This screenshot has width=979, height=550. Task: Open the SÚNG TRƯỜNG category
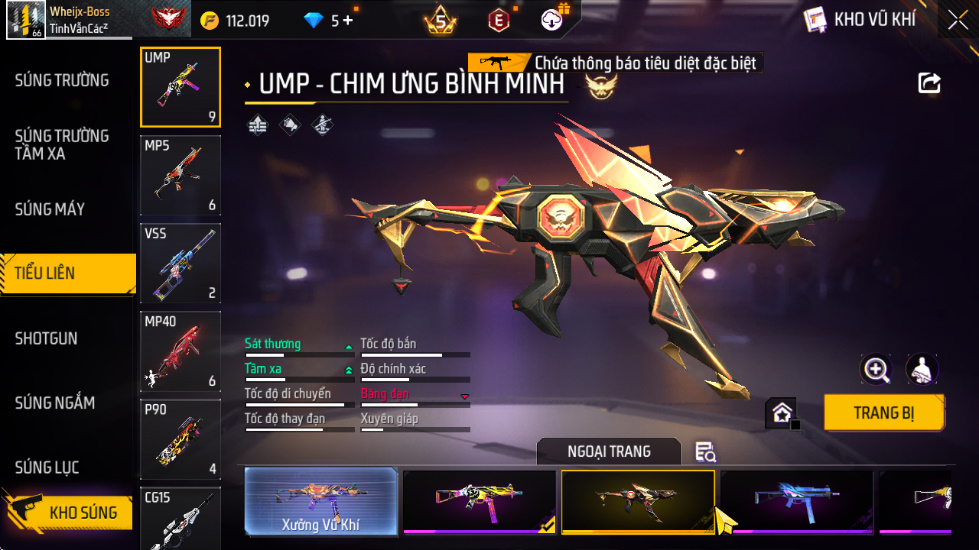click(x=62, y=80)
